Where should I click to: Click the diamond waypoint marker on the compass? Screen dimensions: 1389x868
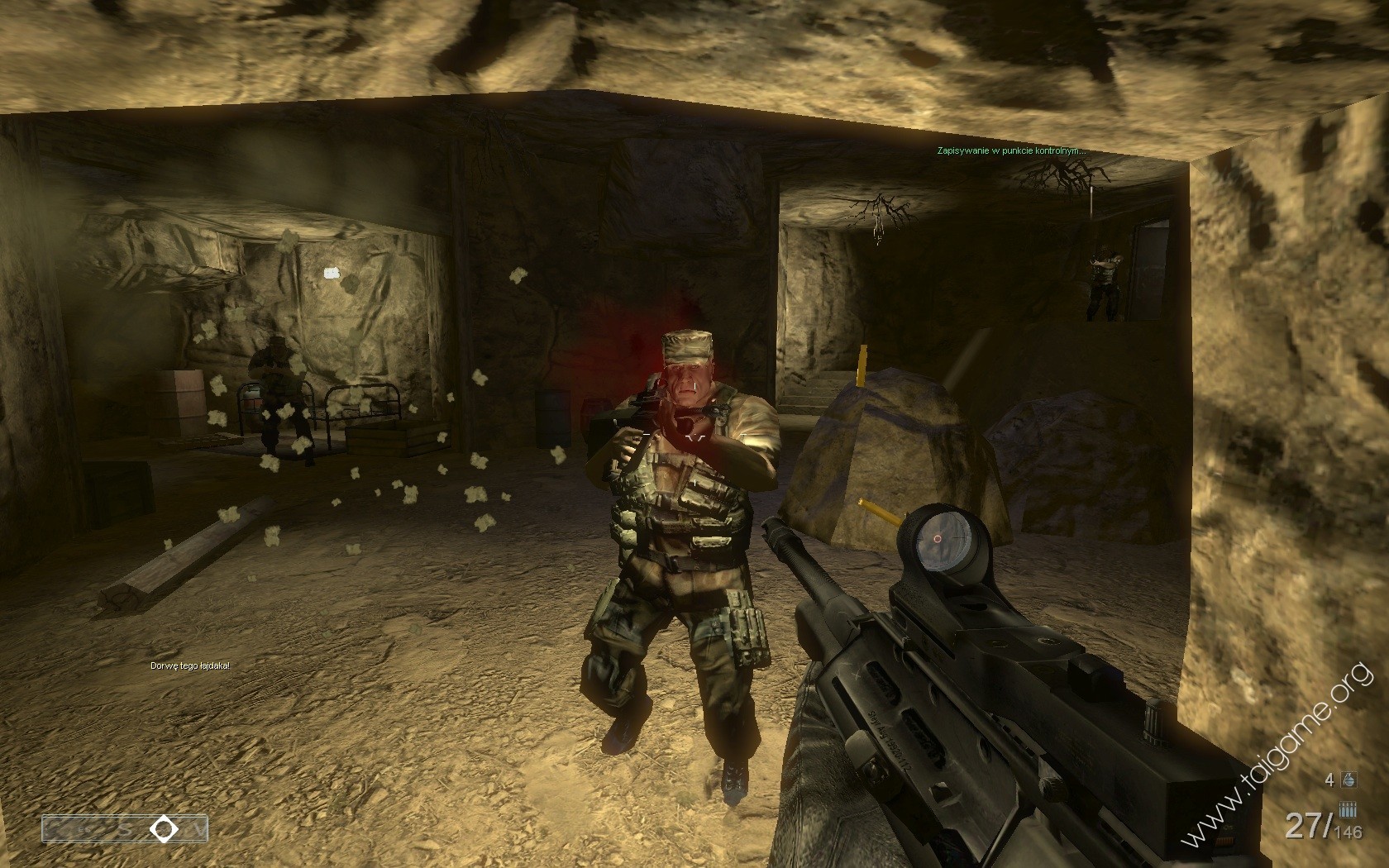[x=164, y=827]
